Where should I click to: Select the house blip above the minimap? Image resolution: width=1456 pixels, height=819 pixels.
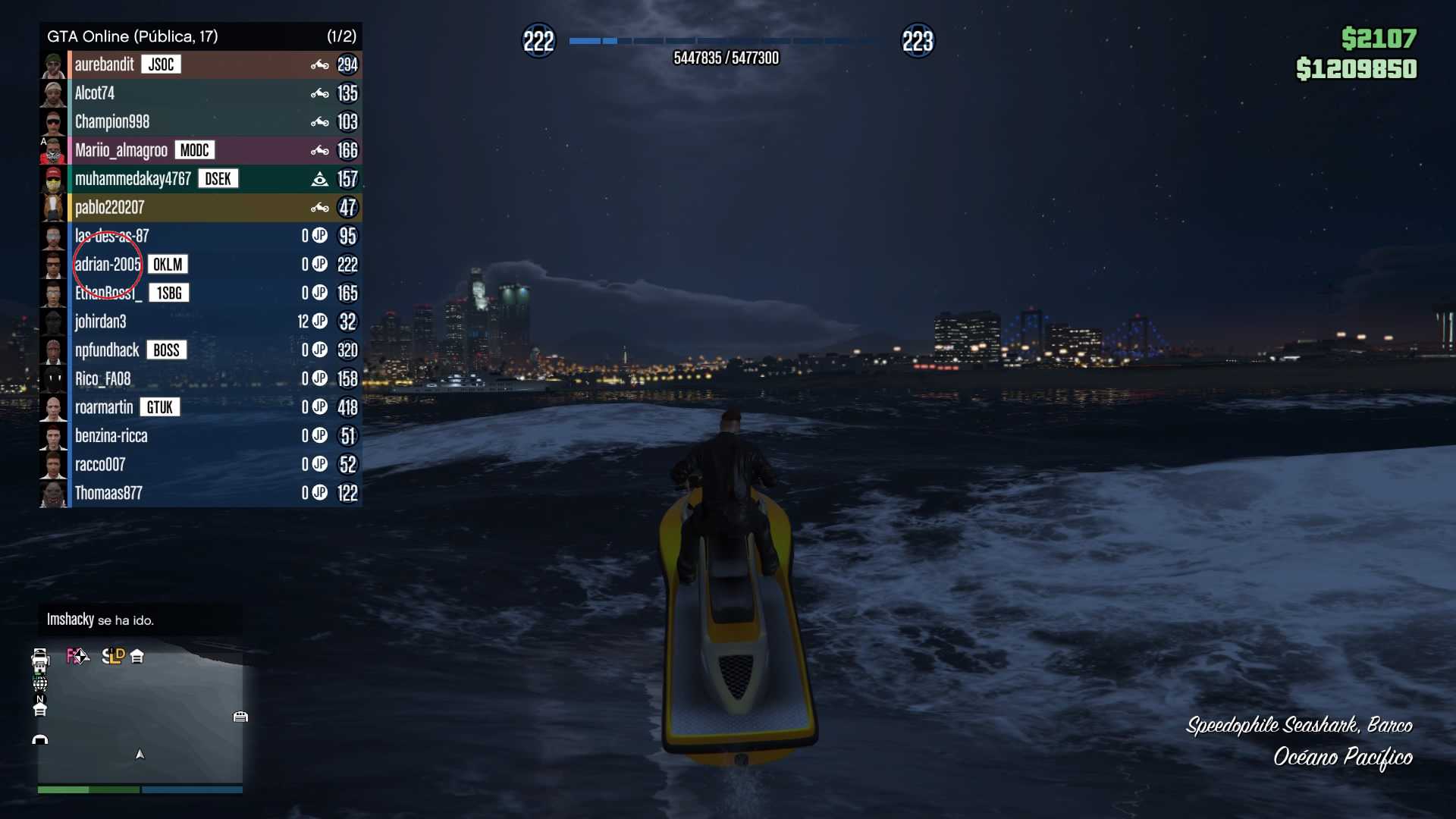(137, 657)
